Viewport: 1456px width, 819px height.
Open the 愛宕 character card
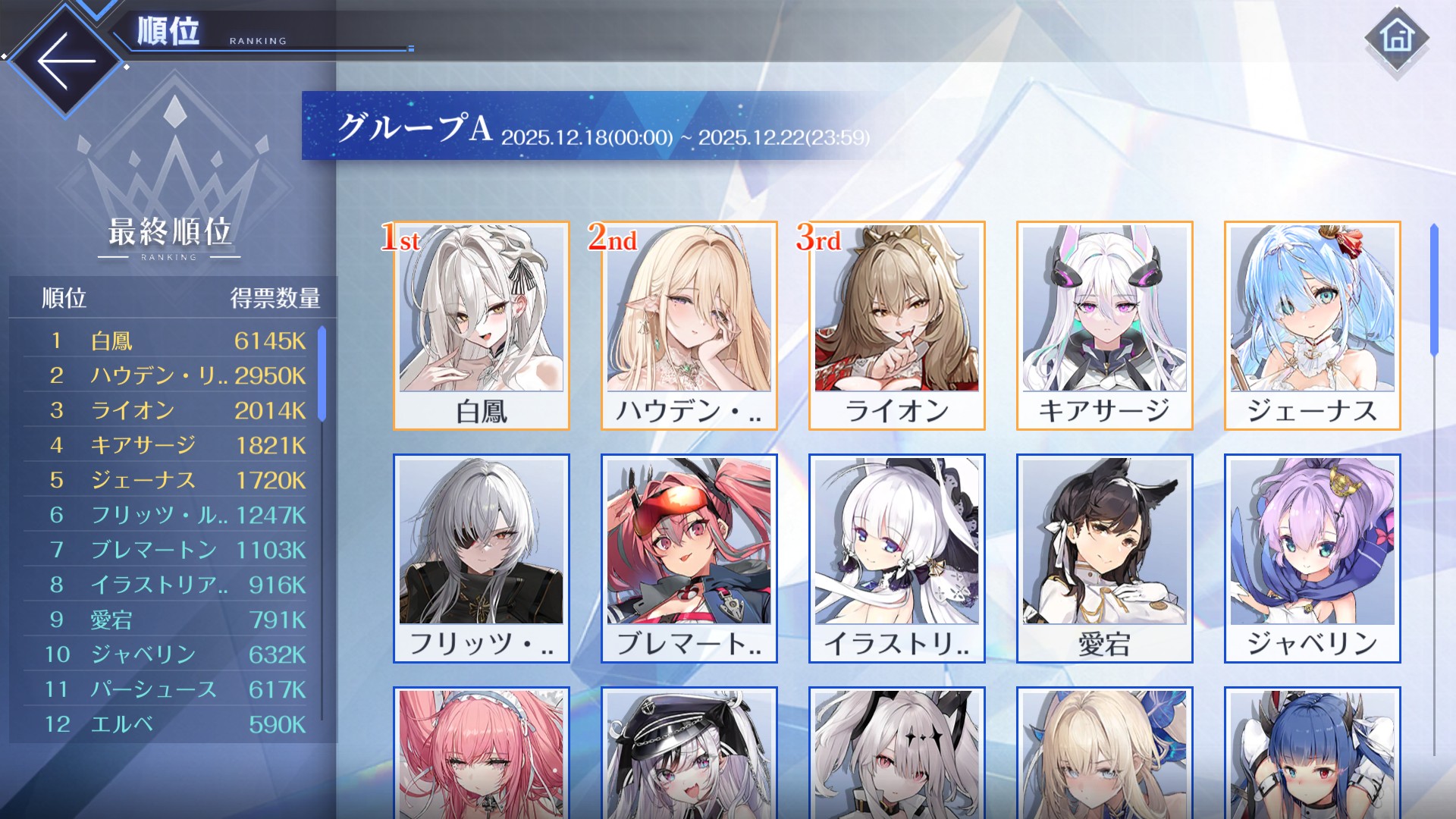(x=1105, y=558)
